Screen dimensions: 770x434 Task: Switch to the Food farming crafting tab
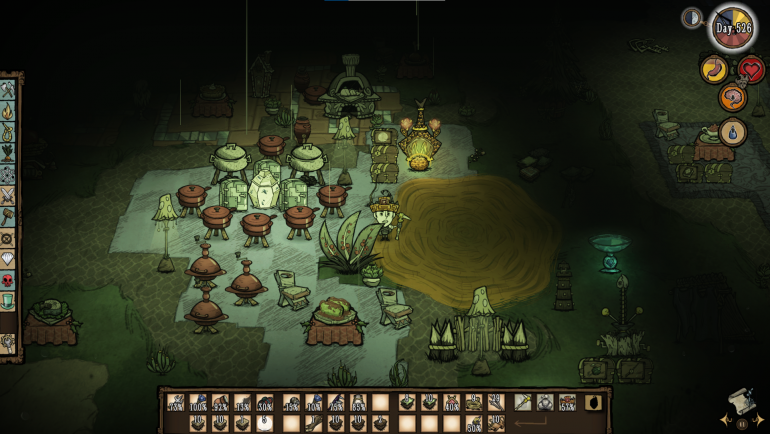[x=8, y=153]
